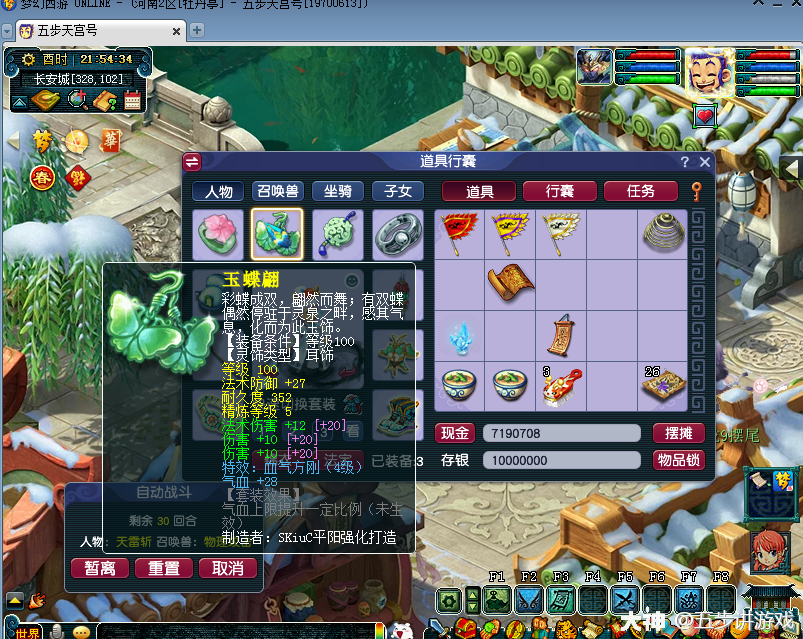803x639 pixels.
Task: Show the 子女 children tab
Action: [397, 192]
